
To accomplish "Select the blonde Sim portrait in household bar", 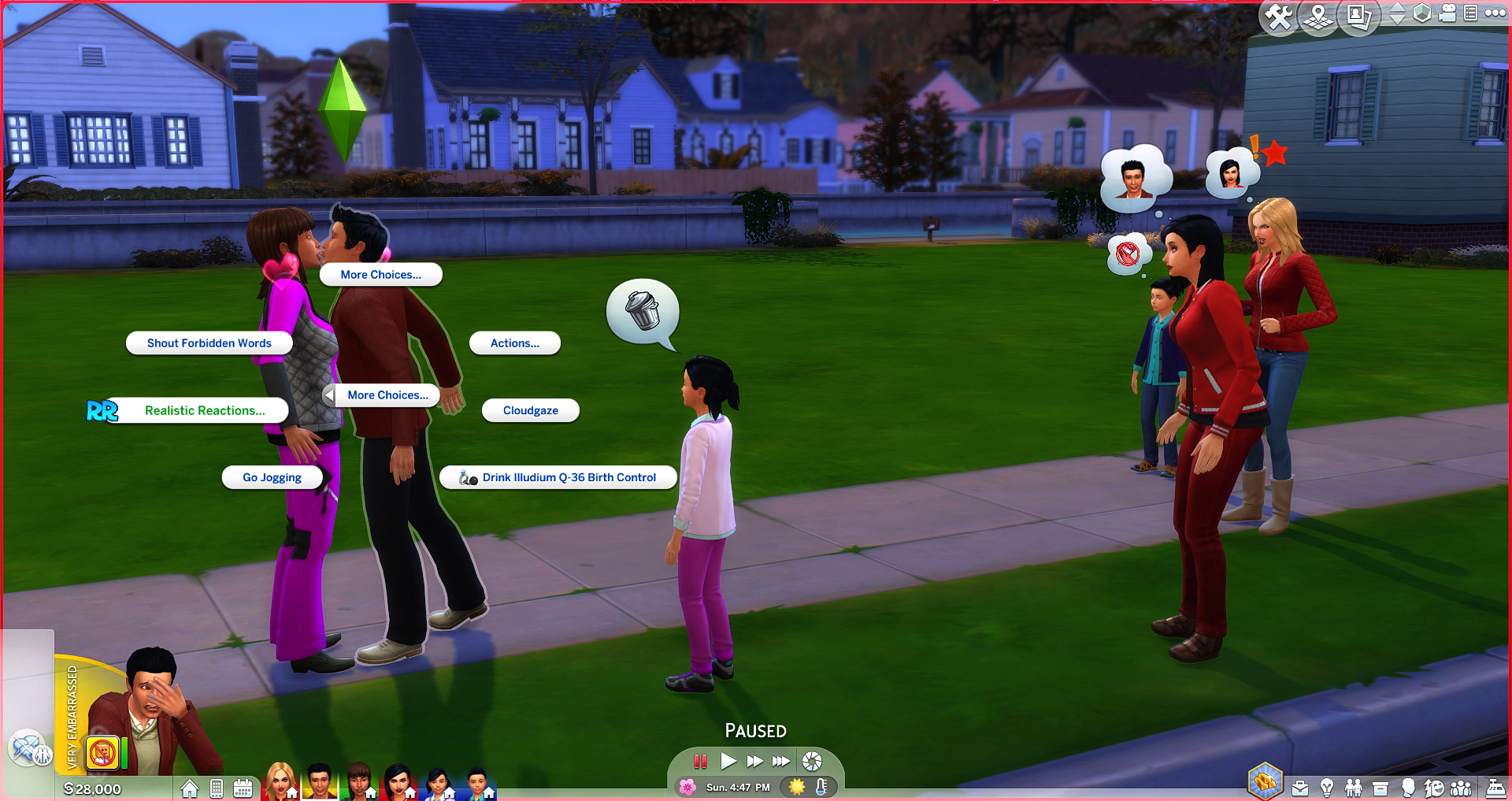I will pyautogui.click(x=280, y=781).
